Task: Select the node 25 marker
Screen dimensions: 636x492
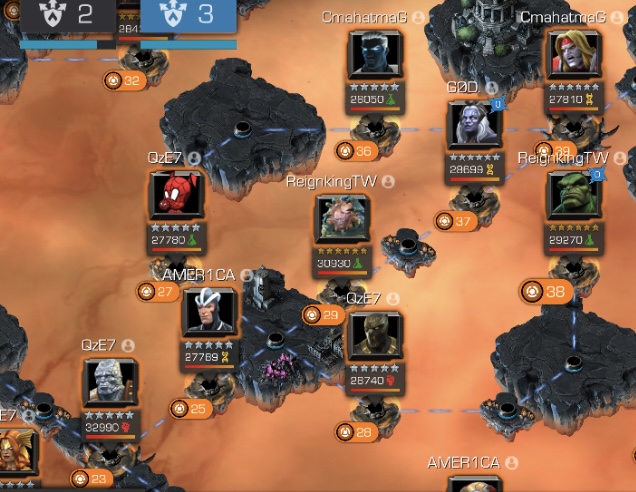Action: [x=190, y=408]
